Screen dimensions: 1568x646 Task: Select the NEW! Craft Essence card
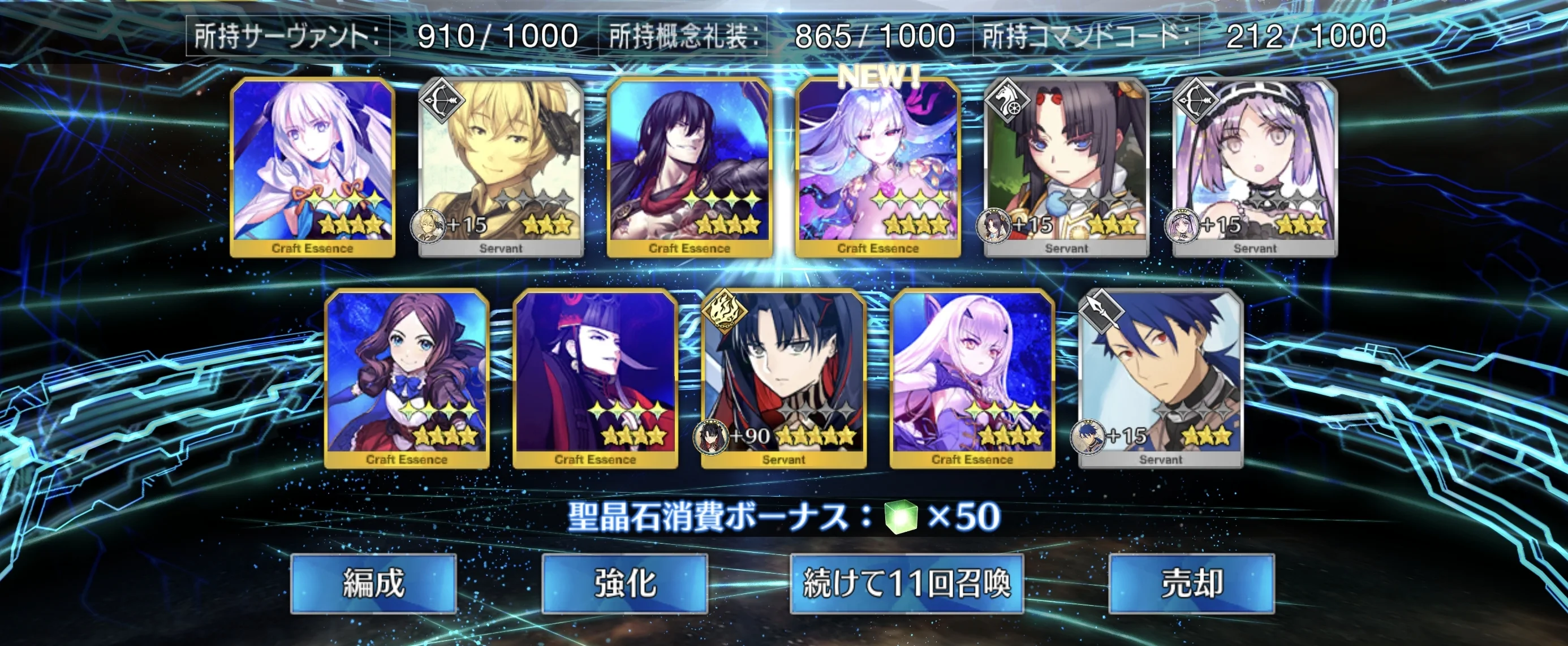878,167
